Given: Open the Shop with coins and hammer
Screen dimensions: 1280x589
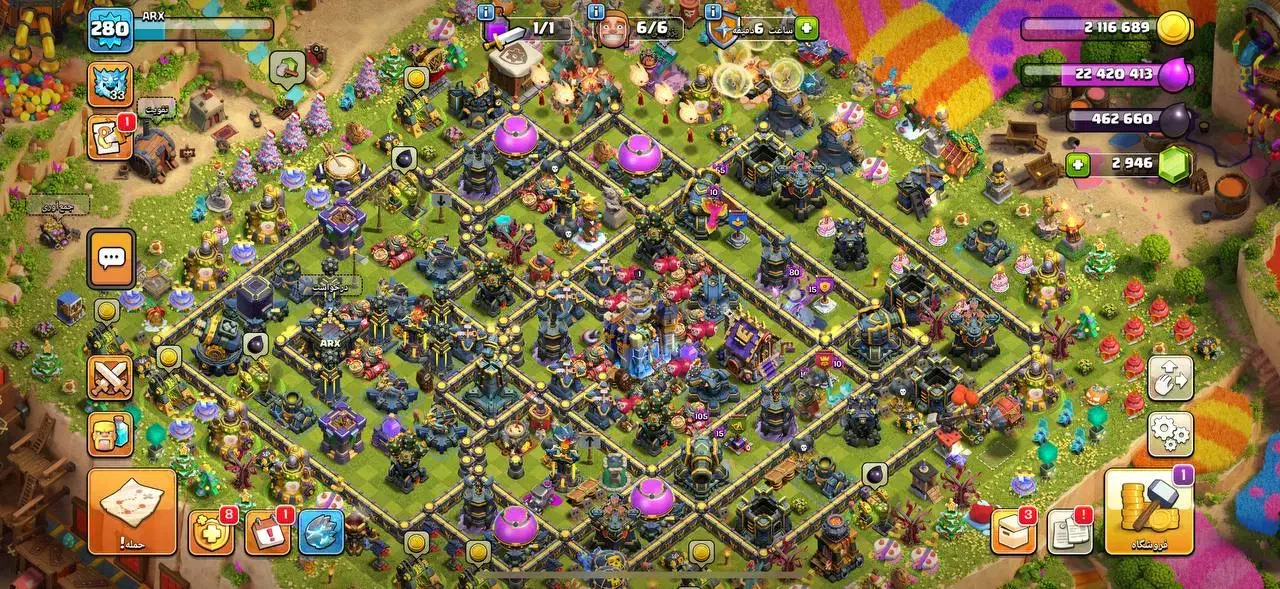Looking at the screenshot, I should click(x=1149, y=512).
